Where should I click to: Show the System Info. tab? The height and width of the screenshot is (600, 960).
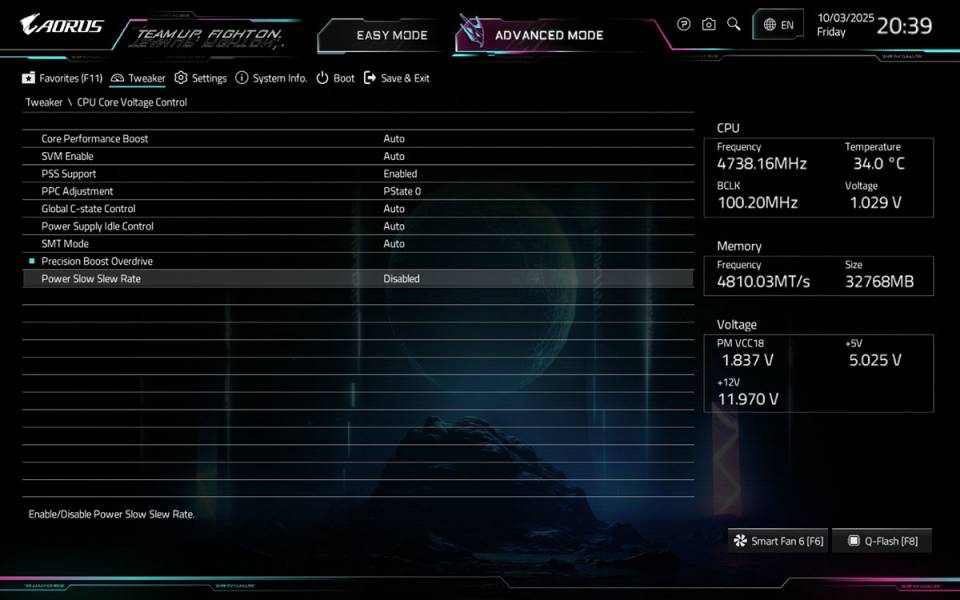click(x=270, y=78)
